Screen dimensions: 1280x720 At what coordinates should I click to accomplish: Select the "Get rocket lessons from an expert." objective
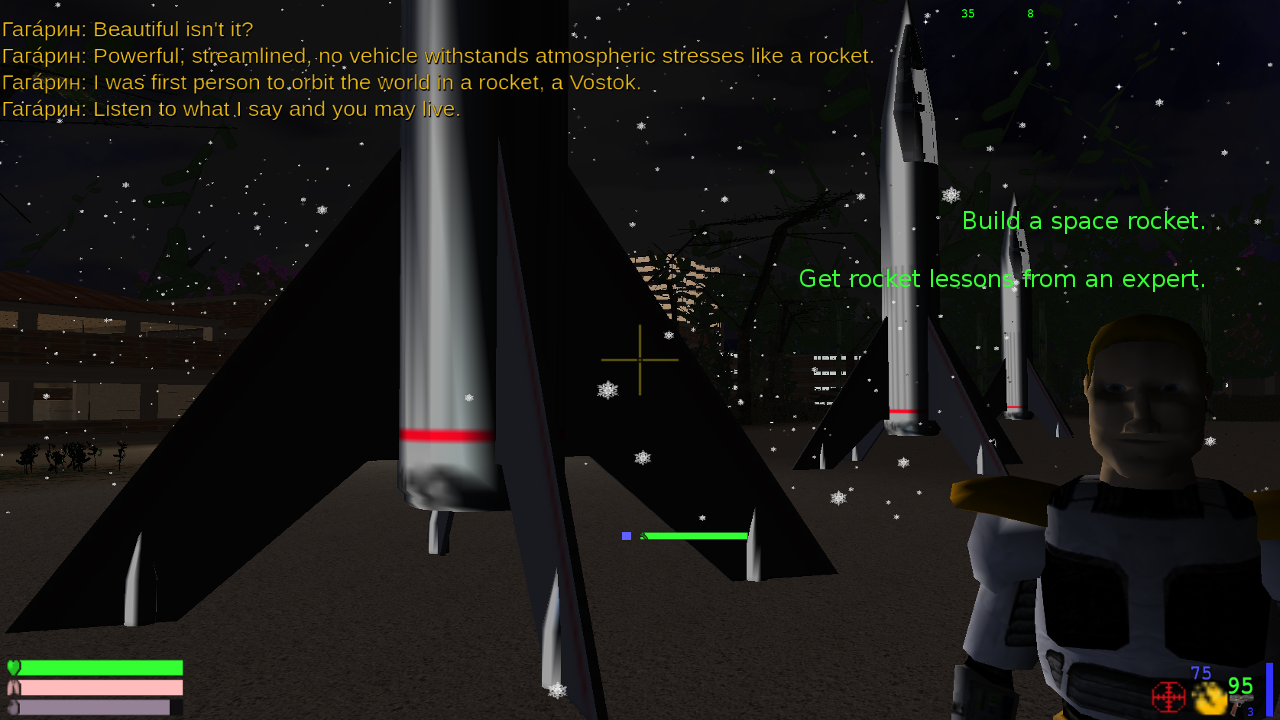tap(1001, 279)
